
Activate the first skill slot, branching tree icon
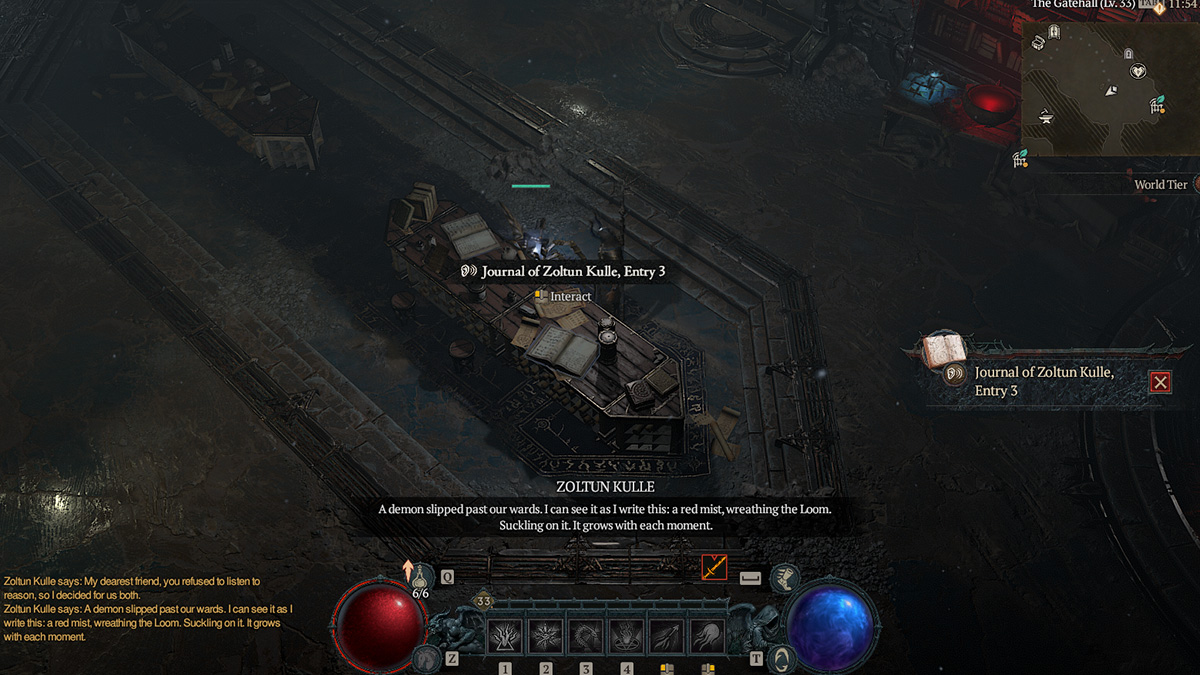pyautogui.click(x=504, y=636)
